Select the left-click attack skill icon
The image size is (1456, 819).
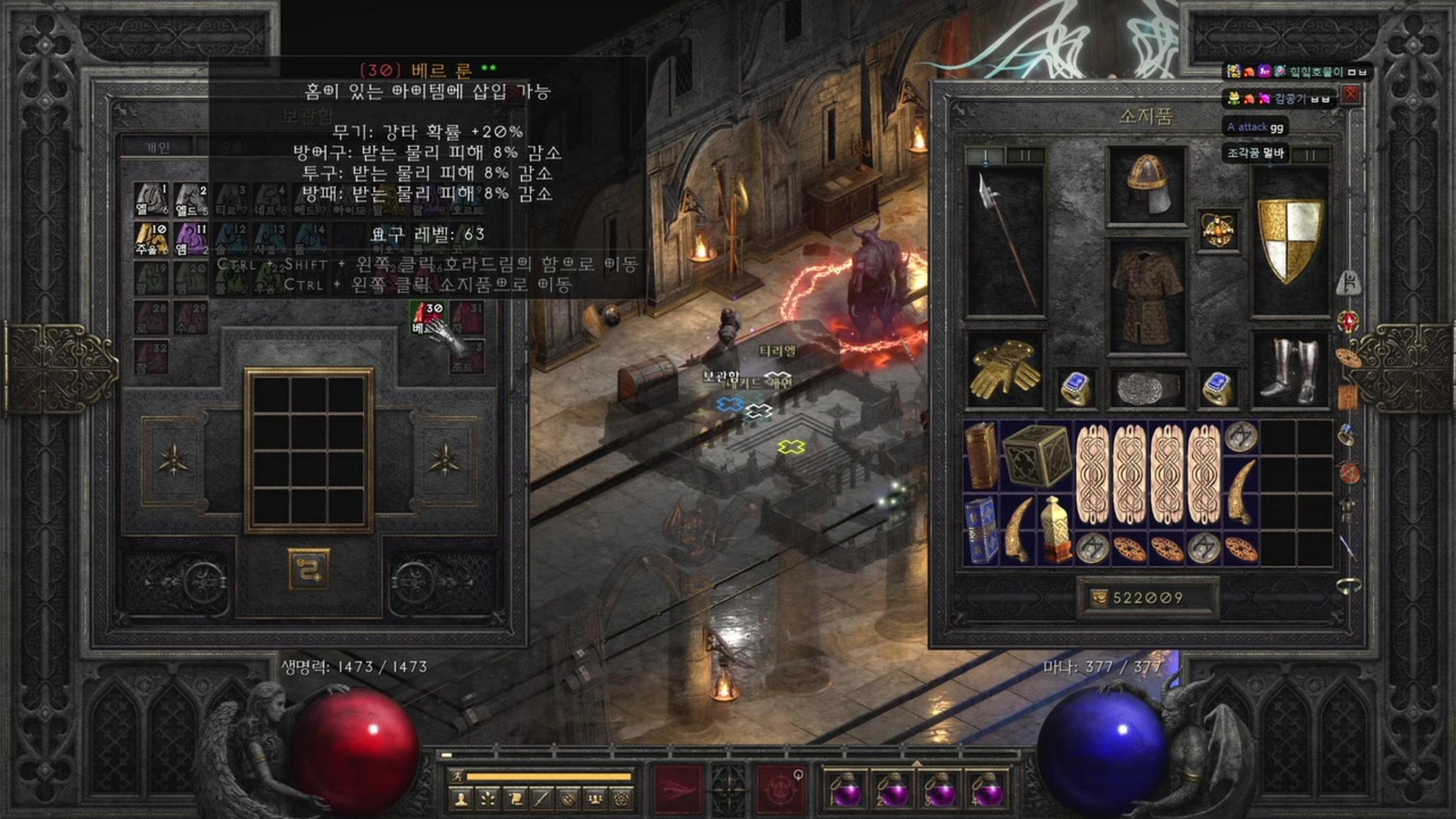pos(679,789)
